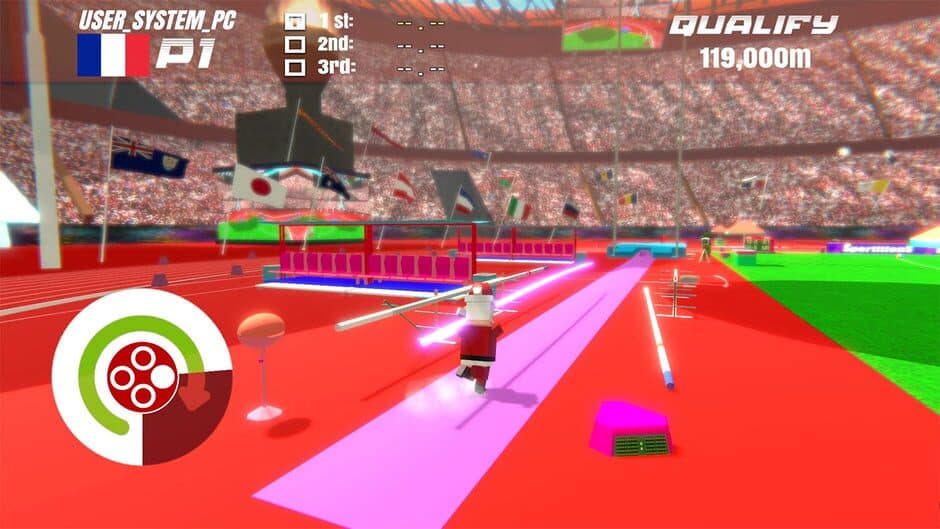The width and height of the screenshot is (940, 529).
Task: Click the French flag player icon
Action: pos(112,56)
